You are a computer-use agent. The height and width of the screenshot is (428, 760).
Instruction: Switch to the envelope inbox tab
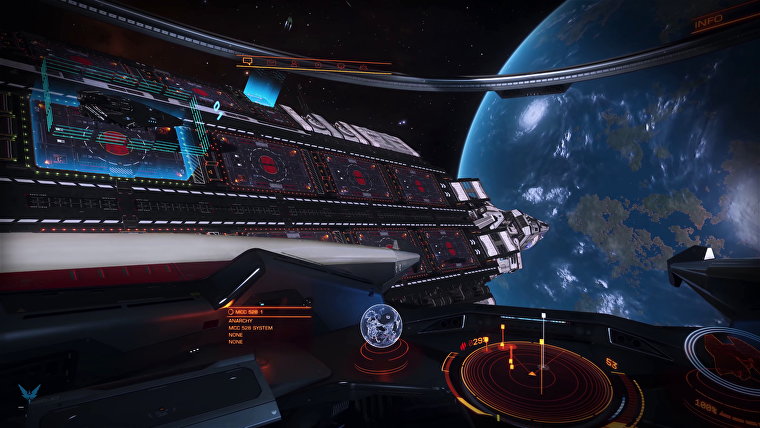pyautogui.click(x=271, y=63)
